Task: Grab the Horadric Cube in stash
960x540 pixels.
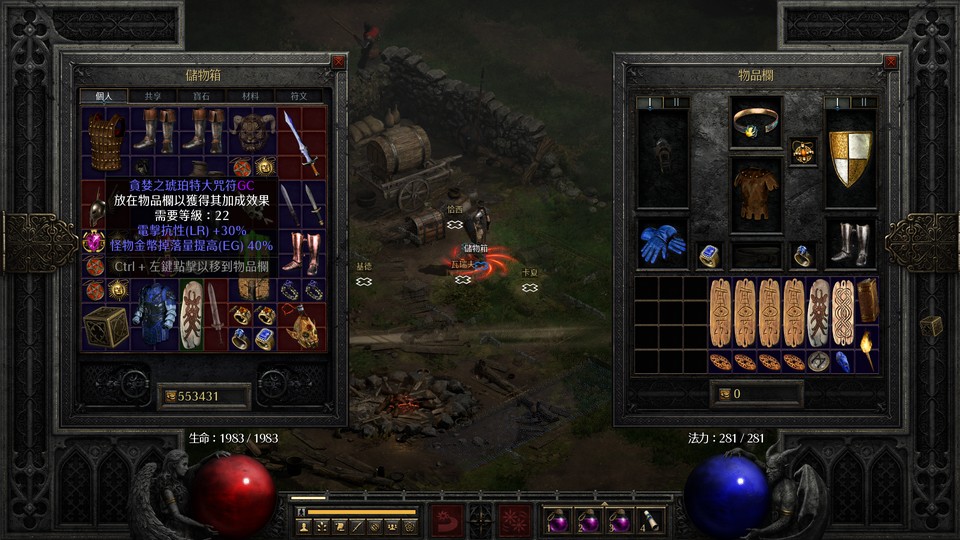Action: (106, 326)
